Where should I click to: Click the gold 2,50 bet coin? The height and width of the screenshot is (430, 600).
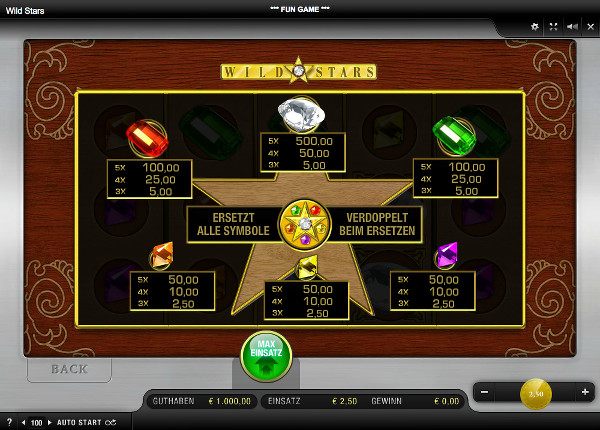(535, 393)
